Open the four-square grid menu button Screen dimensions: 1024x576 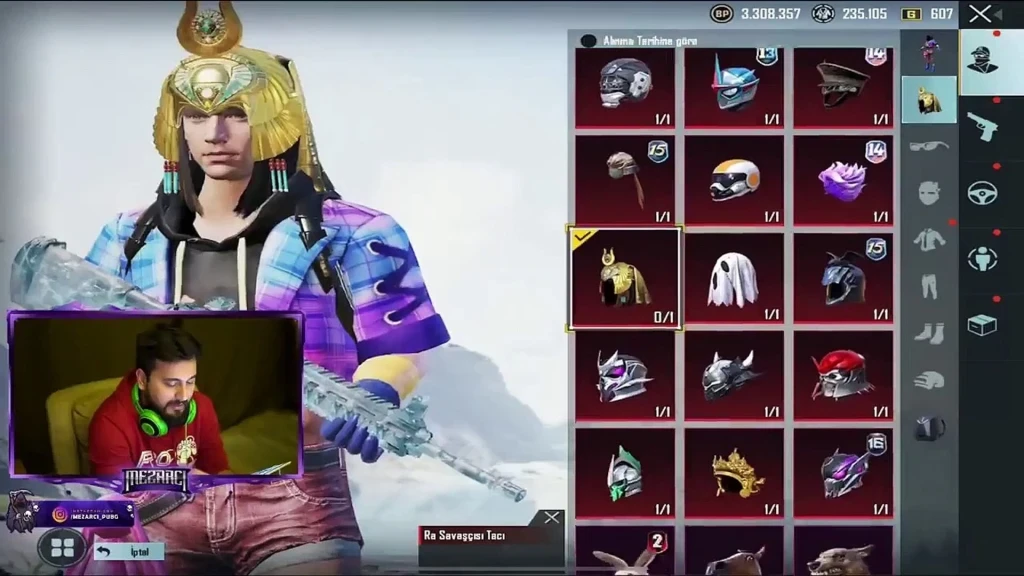tap(62, 547)
